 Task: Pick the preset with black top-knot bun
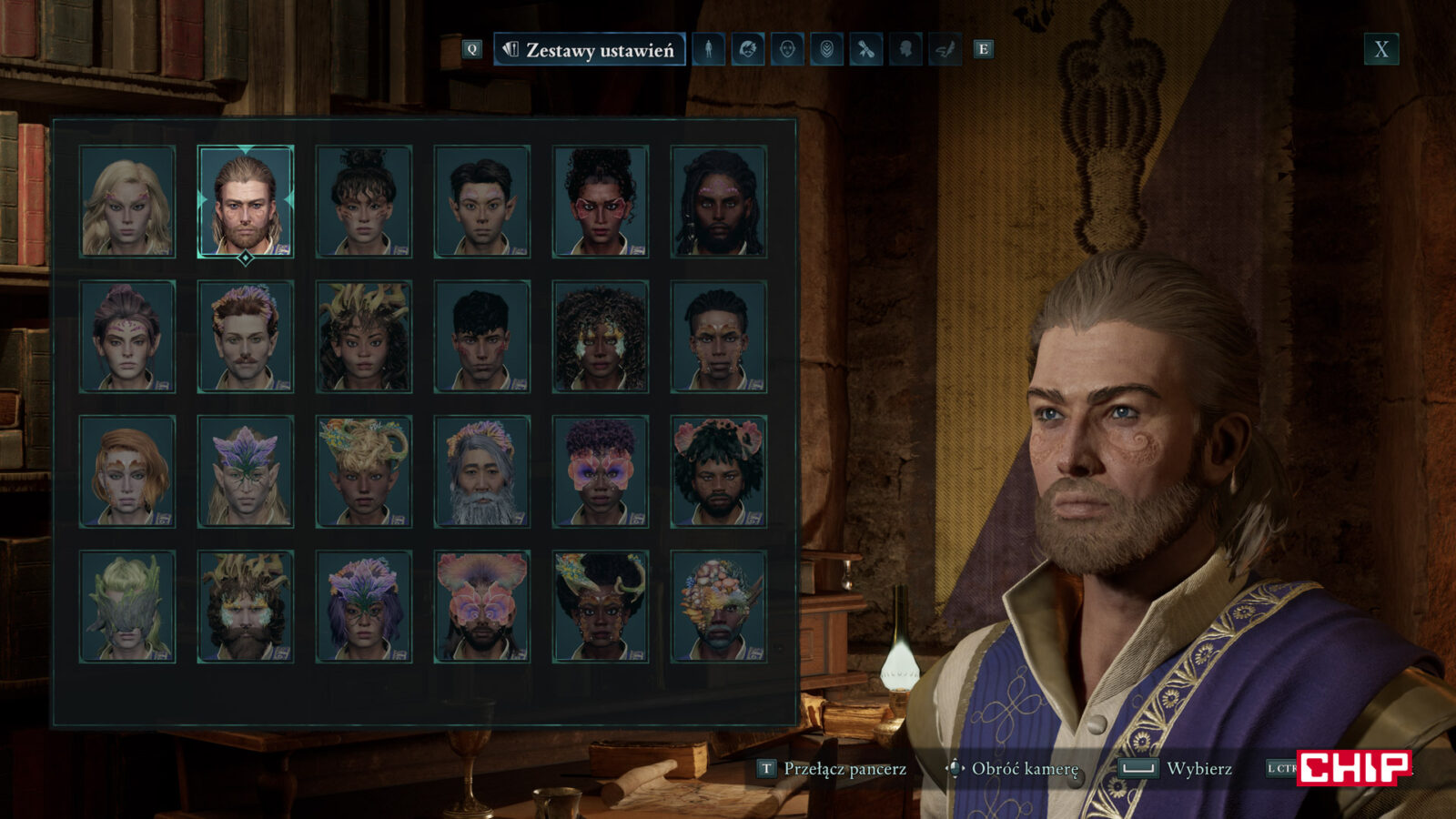click(364, 201)
